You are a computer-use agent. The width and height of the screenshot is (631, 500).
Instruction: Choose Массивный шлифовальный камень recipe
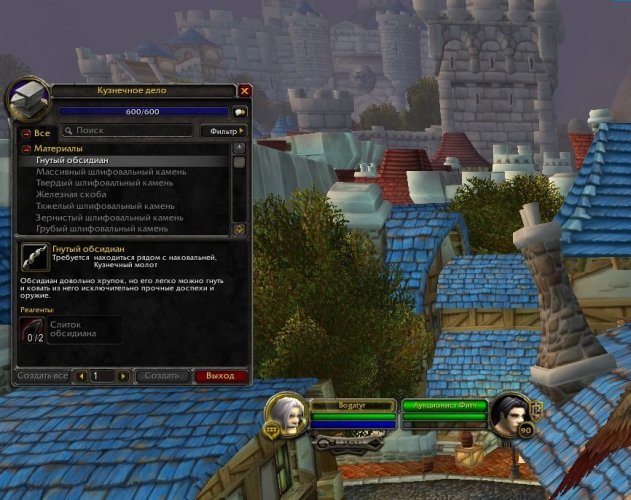(111, 172)
